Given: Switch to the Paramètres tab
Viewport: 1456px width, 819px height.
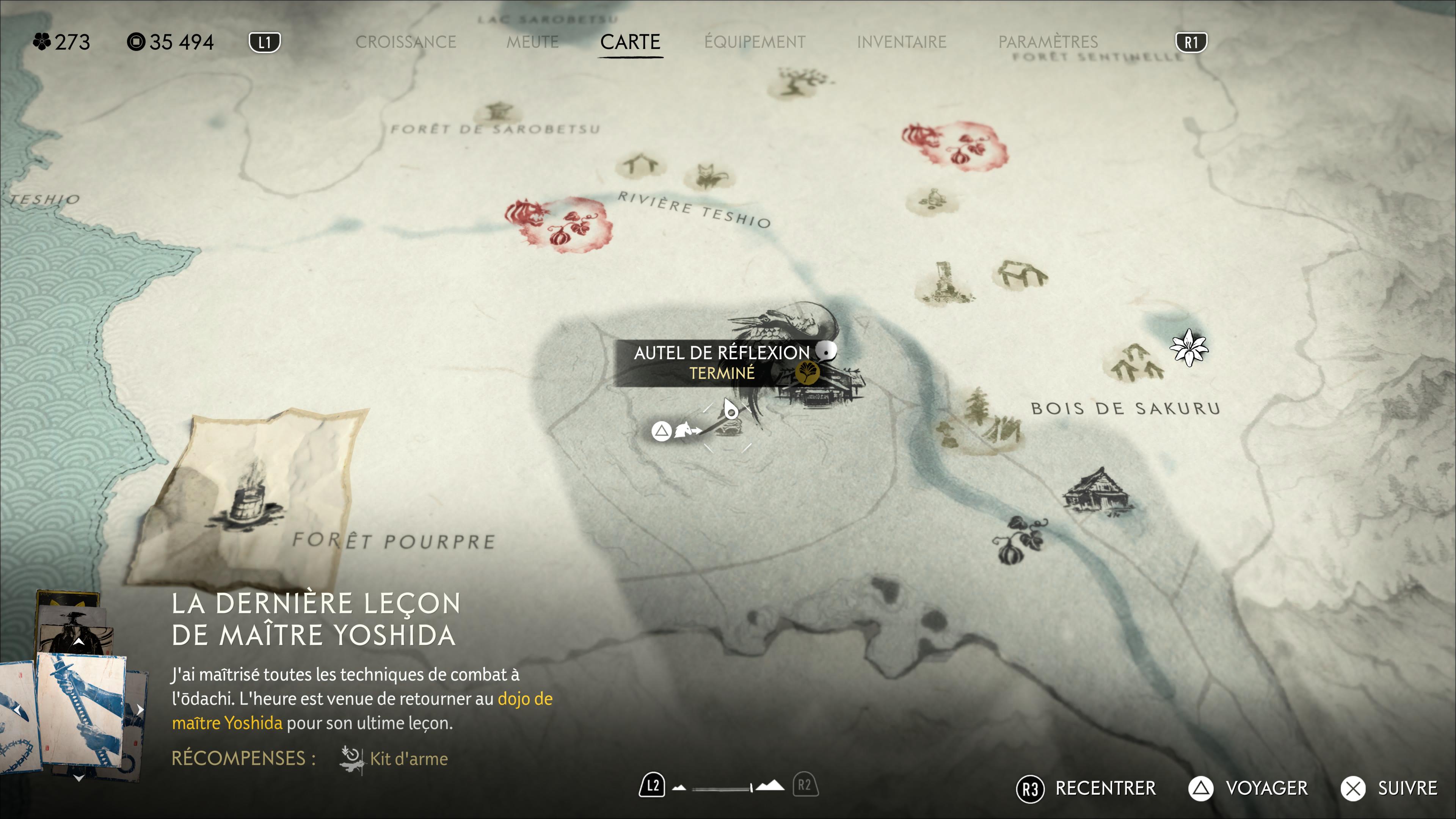Looking at the screenshot, I should 1048,42.
